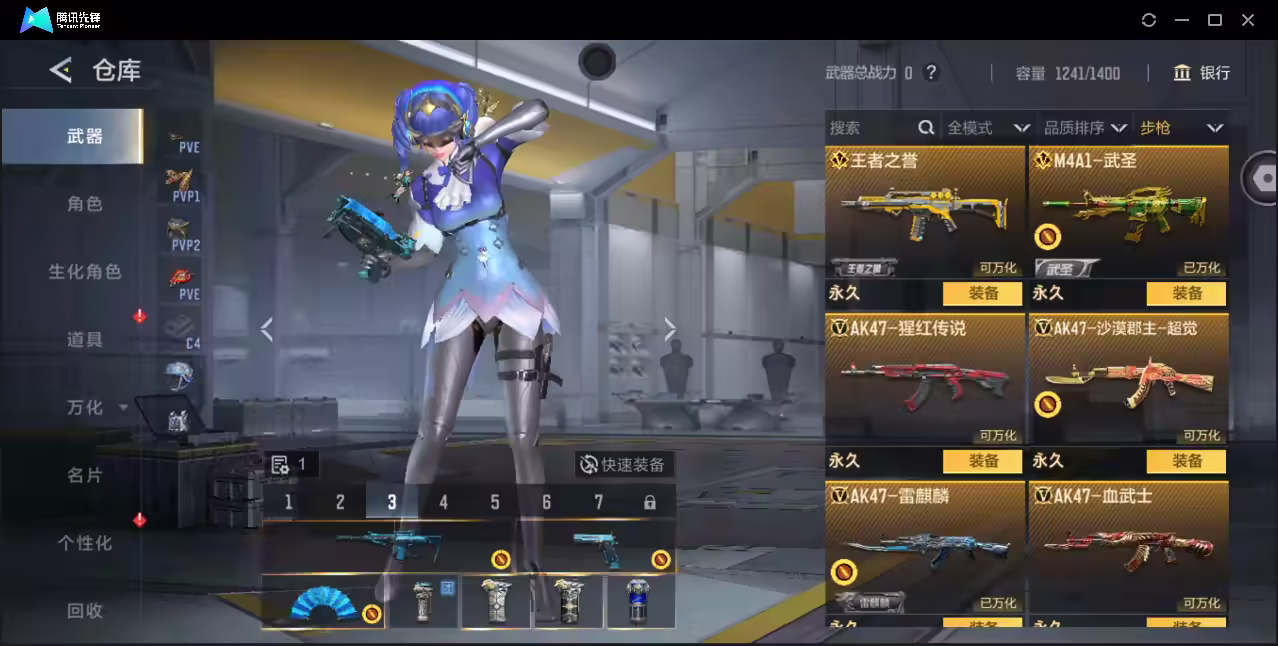Close the Tencent emulator window
Viewport: 1278px width, 646px height.
(x=1248, y=20)
